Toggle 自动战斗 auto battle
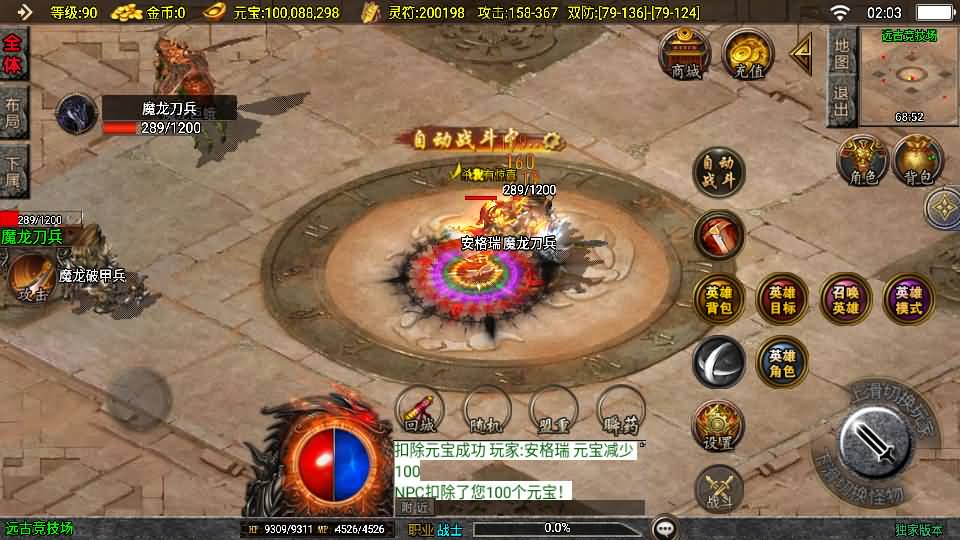This screenshot has height=540, width=960. point(719,172)
